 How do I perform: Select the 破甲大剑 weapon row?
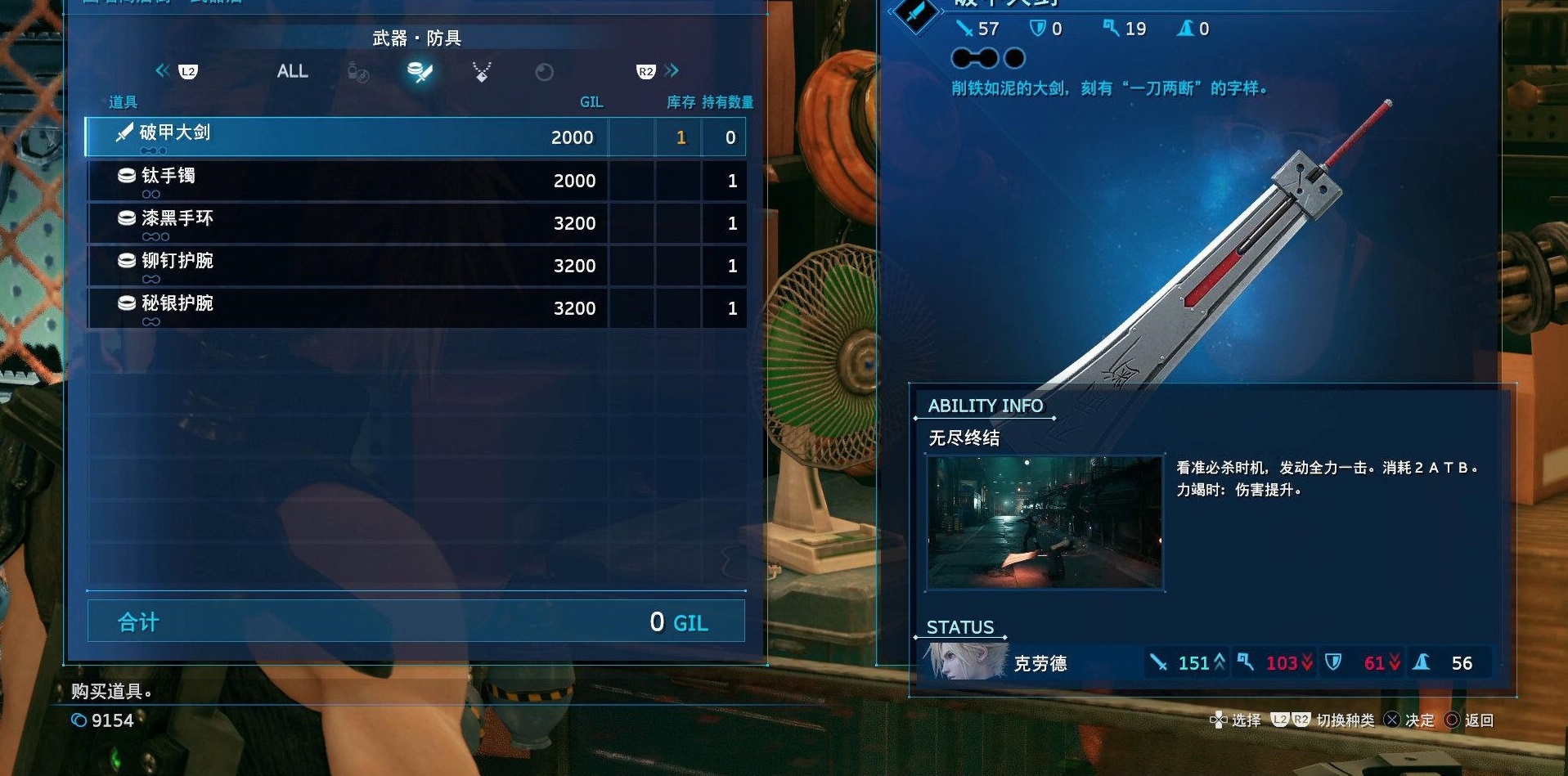pos(415,137)
